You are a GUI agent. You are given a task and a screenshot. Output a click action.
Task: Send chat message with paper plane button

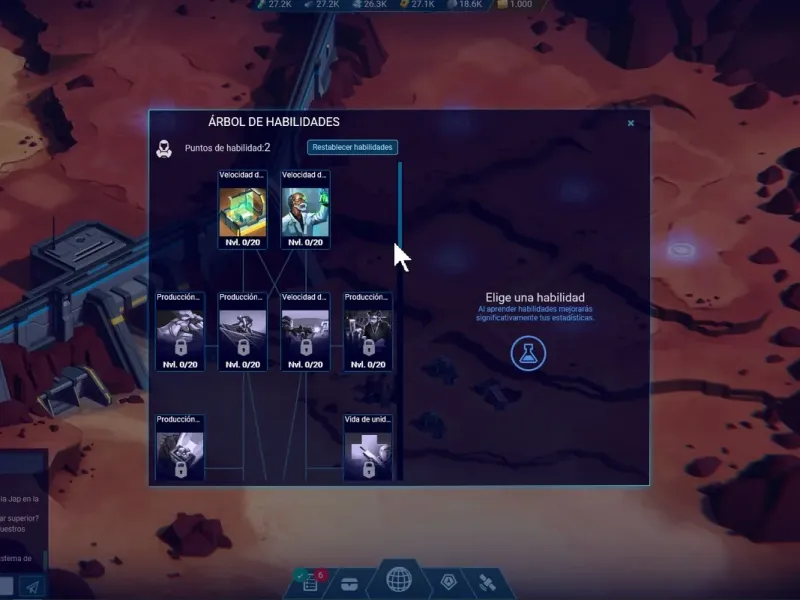(32, 587)
